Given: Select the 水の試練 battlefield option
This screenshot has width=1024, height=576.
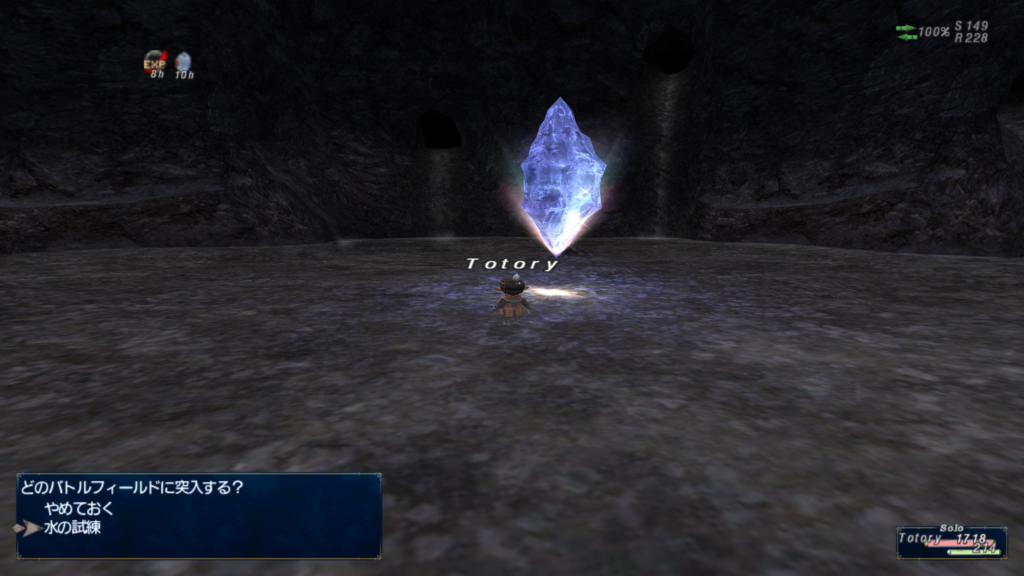Looking at the screenshot, I should pyautogui.click(x=72, y=527).
